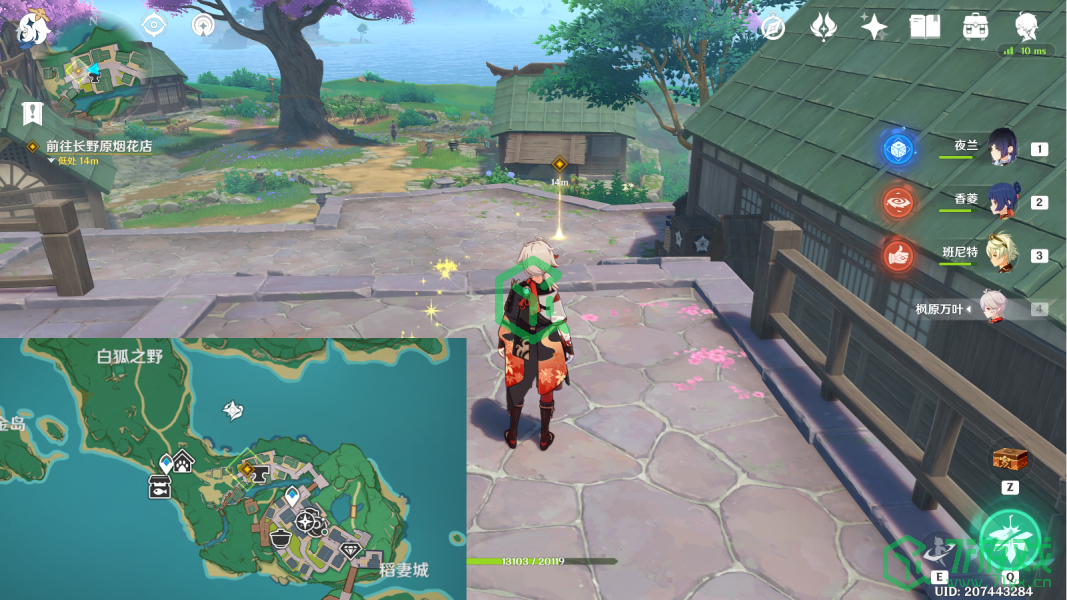Open the compass icon in top bar
1067x600 pixels.
pyautogui.click(x=773, y=27)
